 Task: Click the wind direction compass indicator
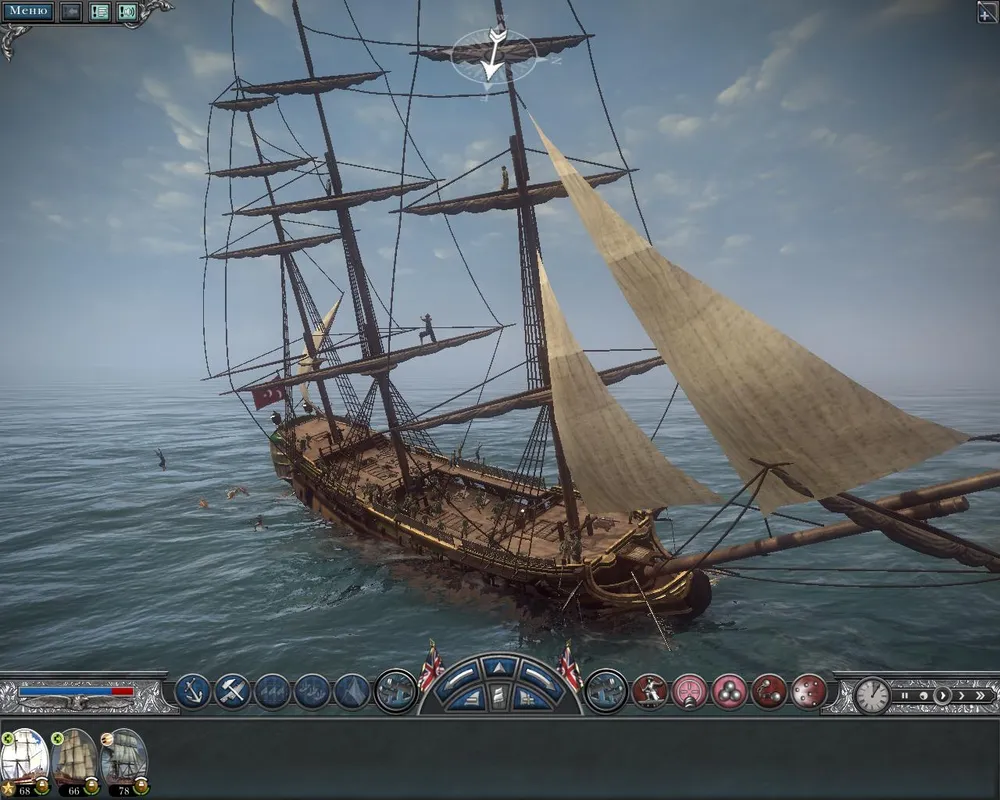point(492,56)
